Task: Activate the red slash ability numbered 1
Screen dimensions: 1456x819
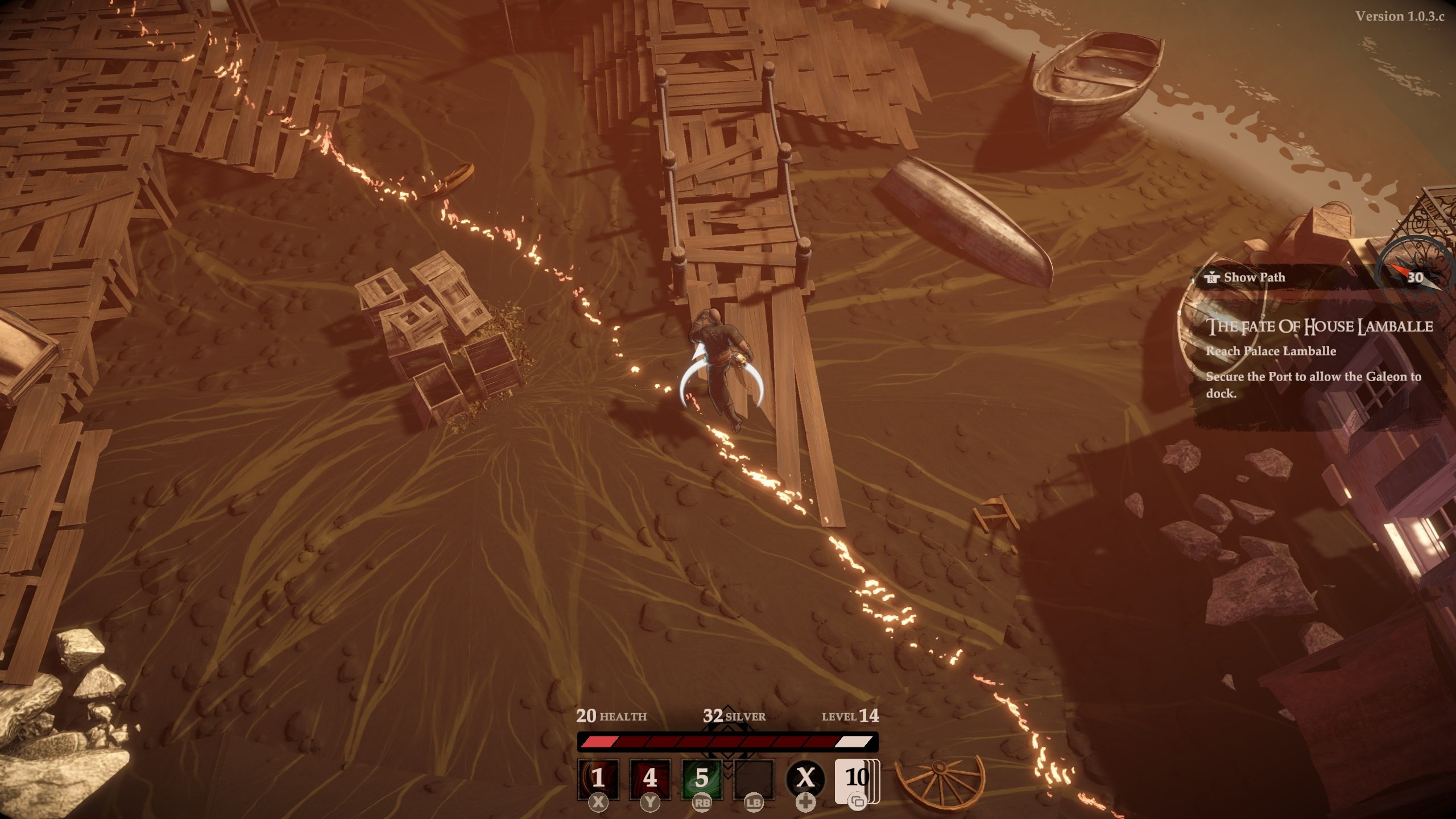Action: 598,778
